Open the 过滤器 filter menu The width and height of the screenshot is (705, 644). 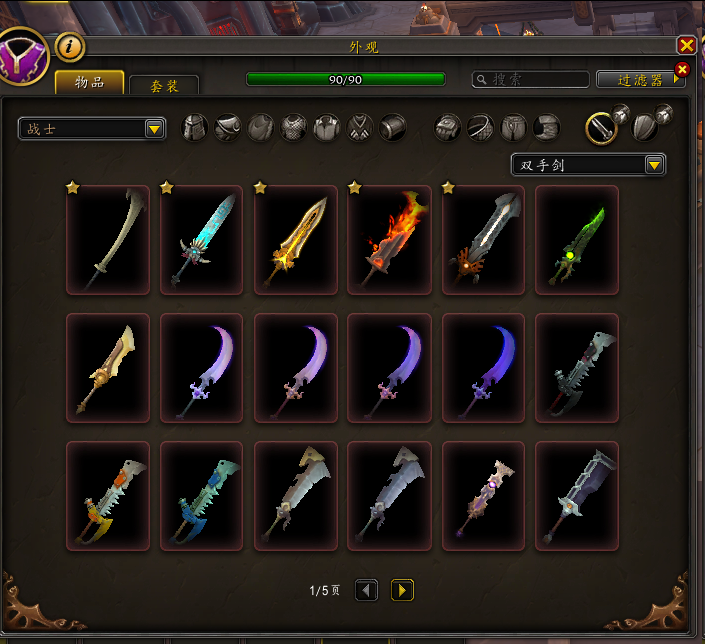coord(637,79)
